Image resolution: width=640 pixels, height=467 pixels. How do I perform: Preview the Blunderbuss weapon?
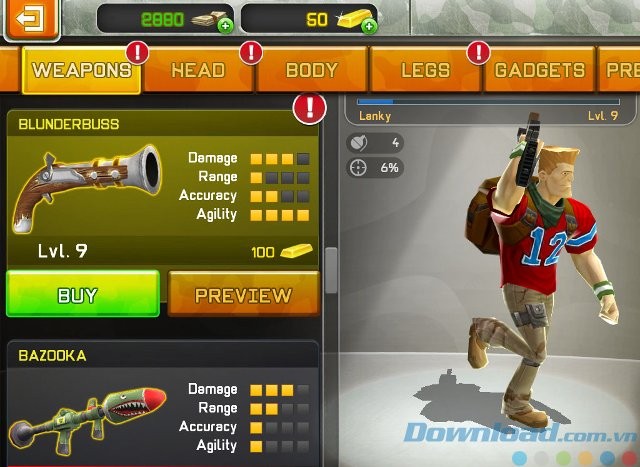(243, 295)
